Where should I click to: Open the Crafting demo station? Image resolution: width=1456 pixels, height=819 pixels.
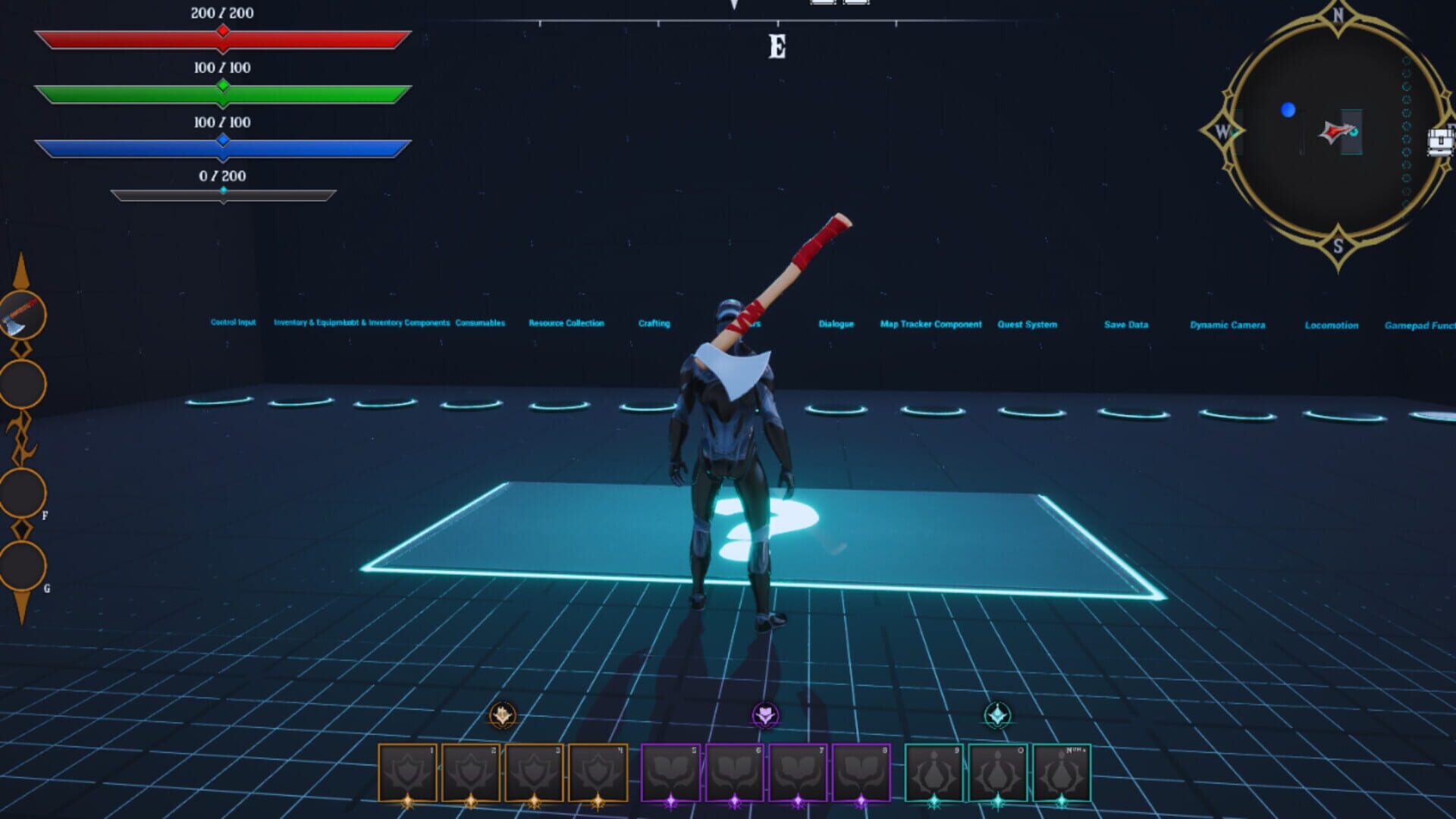tap(654, 323)
